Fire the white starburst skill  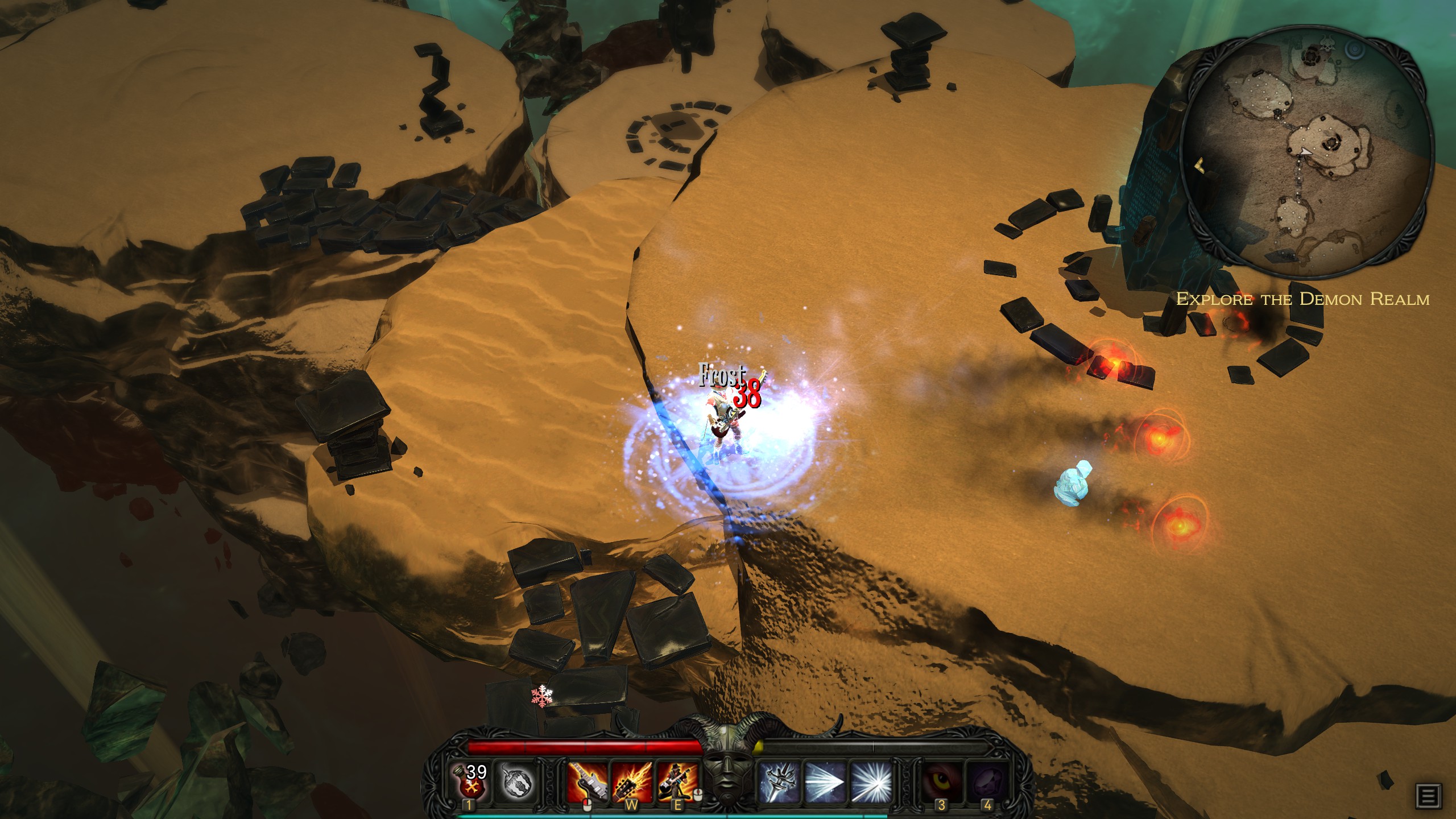(x=868, y=780)
